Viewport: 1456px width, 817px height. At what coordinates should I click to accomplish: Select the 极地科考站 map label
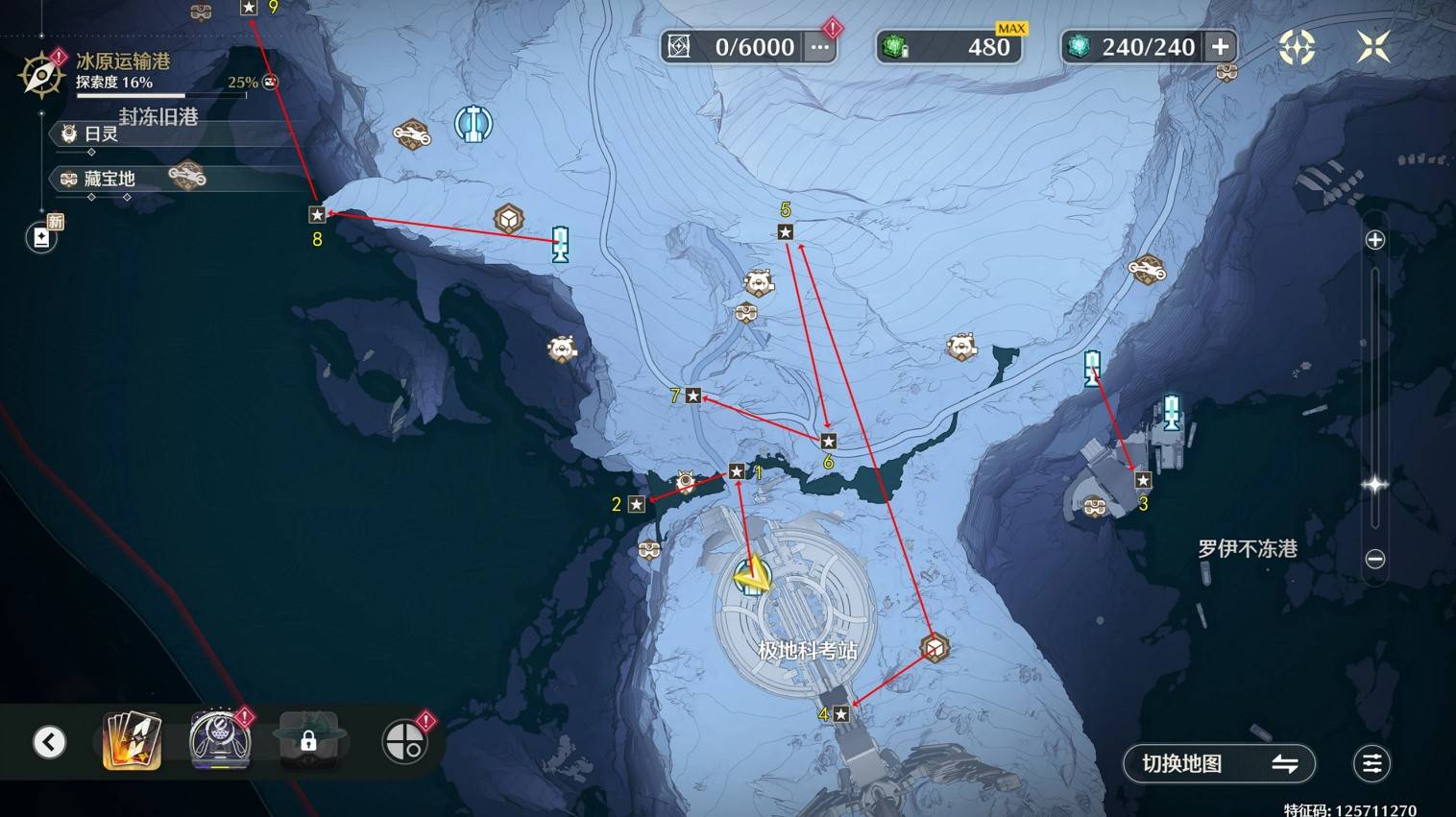pos(807,650)
